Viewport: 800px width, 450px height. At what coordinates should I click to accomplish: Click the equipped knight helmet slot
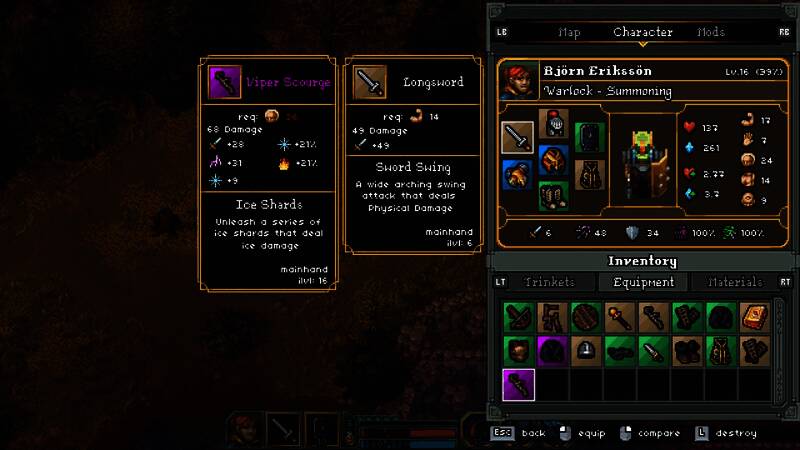[553, 124]
